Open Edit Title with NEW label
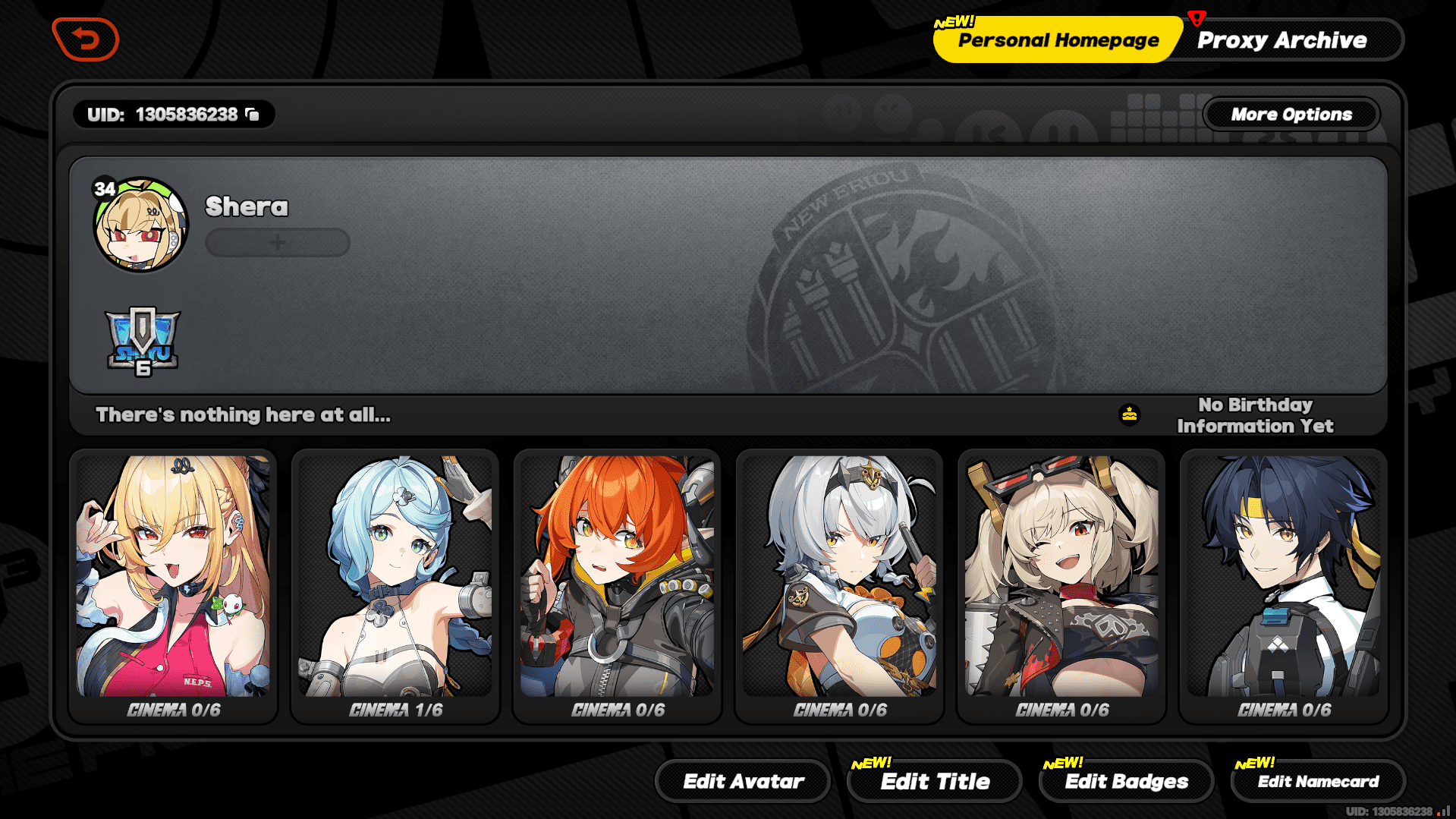The width and height of the screenshot is (1456, 819). 935,781
